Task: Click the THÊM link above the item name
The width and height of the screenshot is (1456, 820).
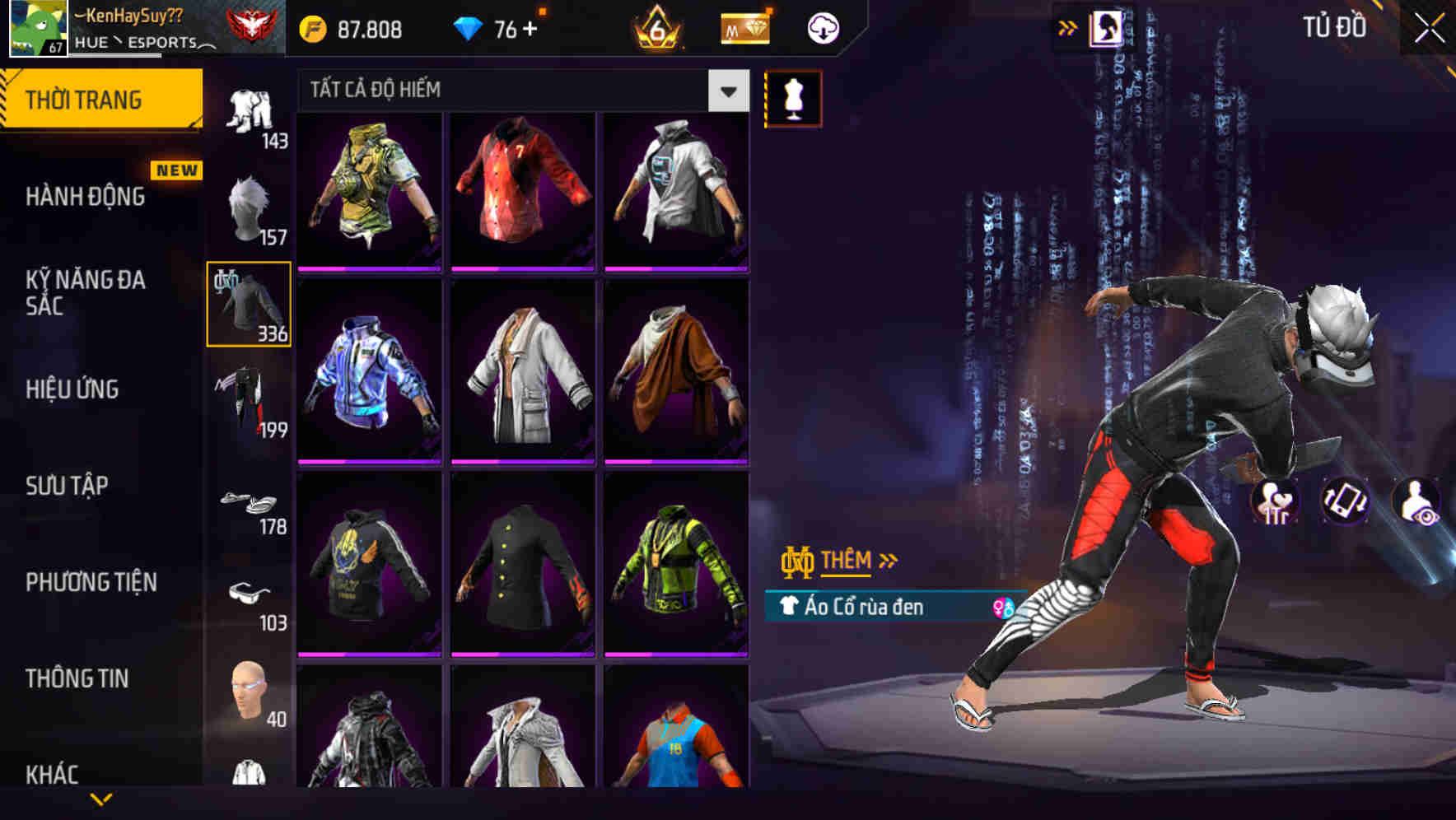Action: [x=848, y=561]
